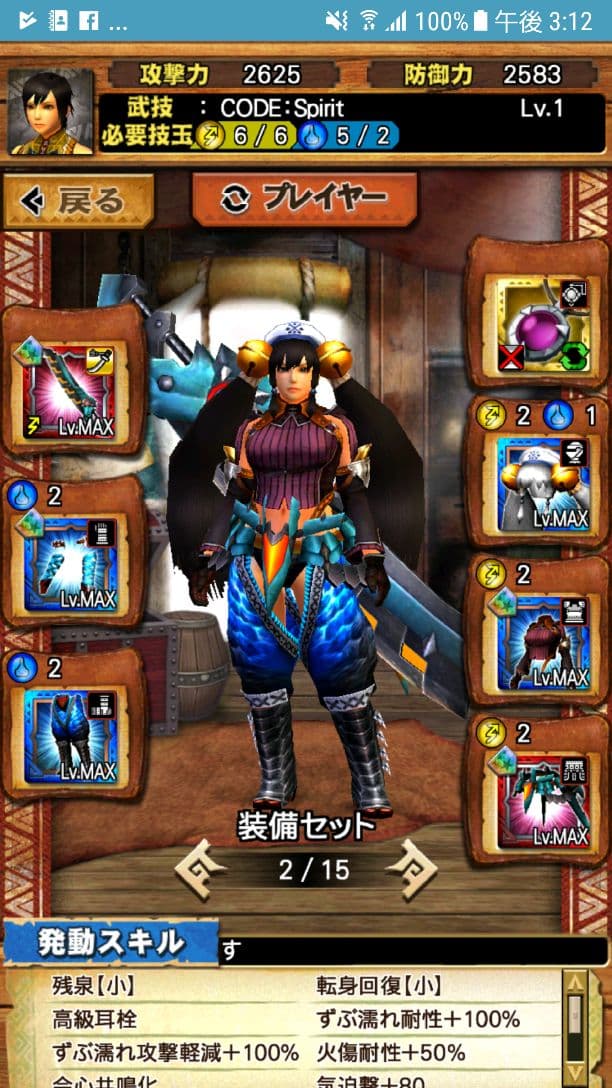
Task: Click the player portrait avatar
Action: [50, 112]
